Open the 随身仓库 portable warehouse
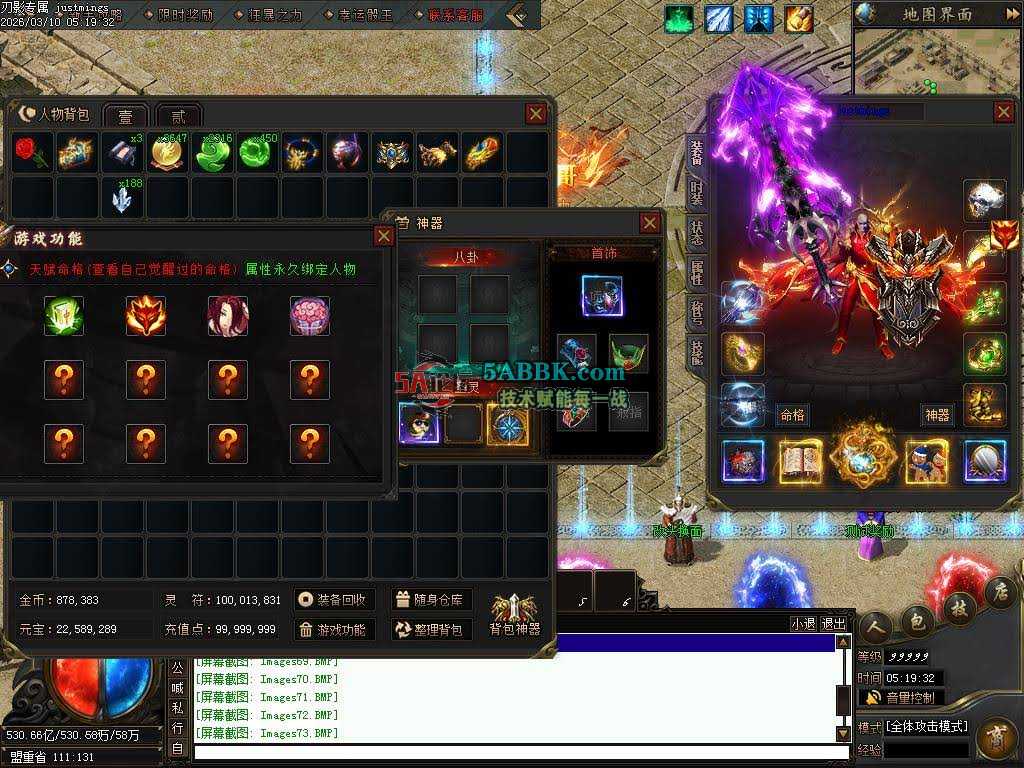The image size is (1024, 768). pyautogui.click(x=430, y=600)
